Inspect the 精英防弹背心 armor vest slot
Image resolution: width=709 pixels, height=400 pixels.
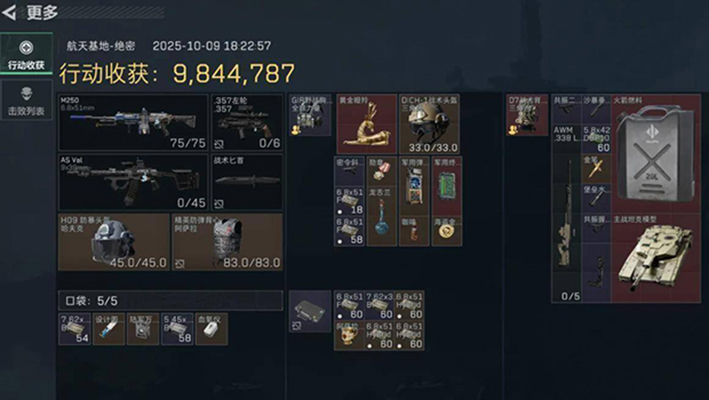(226, 242)
